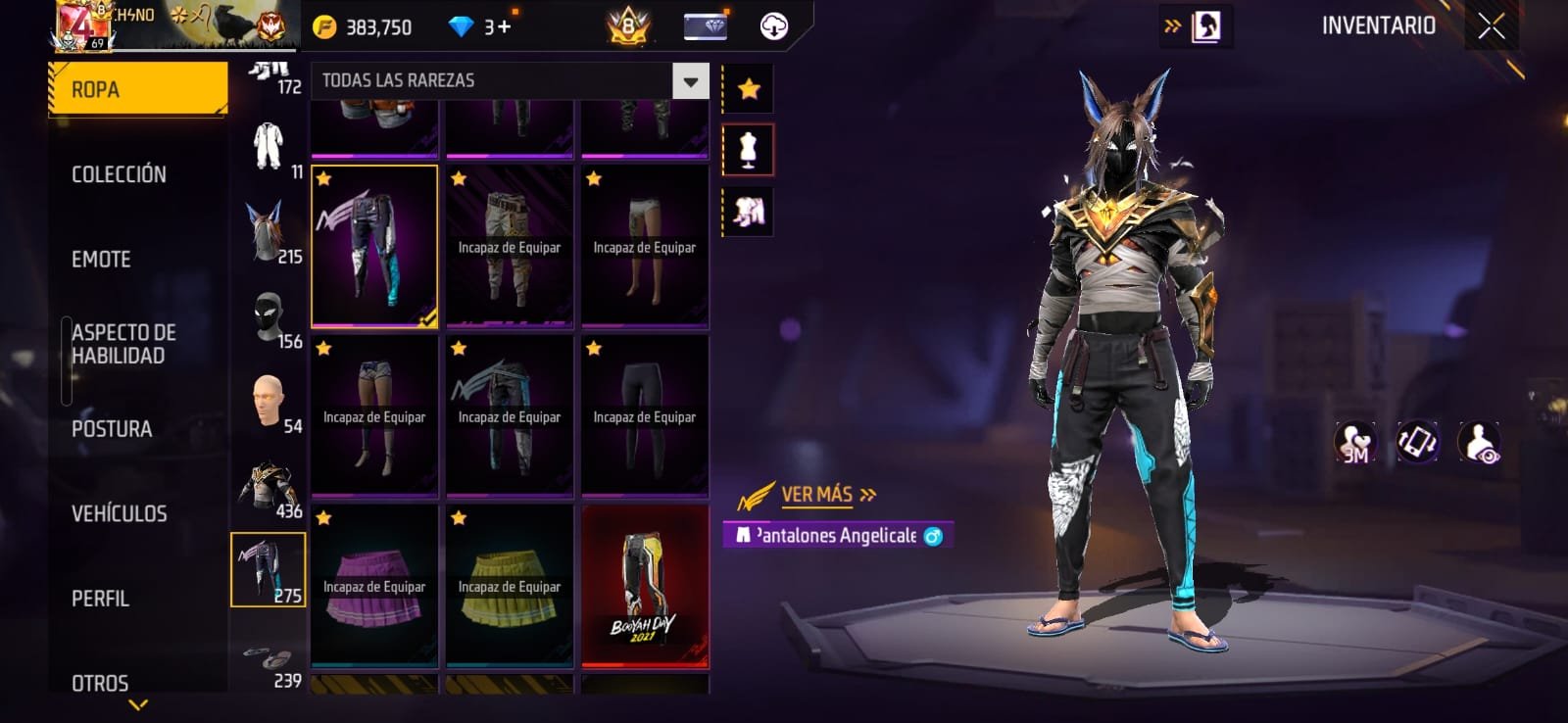1568x723 pixels.
Task: Switch to the COLECCIÓN section
Action: coord(119,174)
